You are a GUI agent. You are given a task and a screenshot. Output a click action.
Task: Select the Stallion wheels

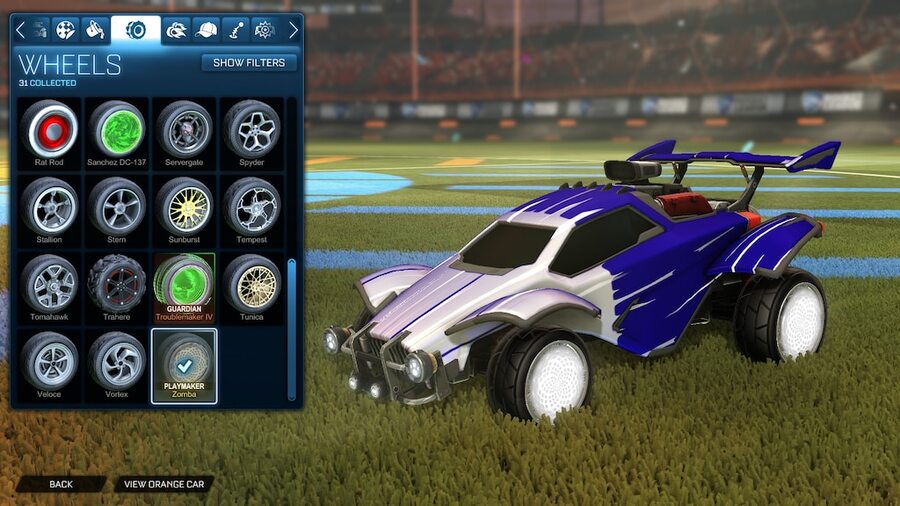click(49, 206)
